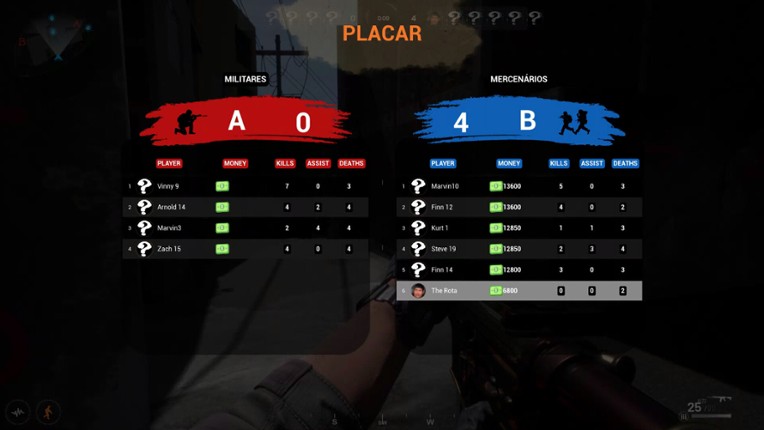Click the red Militares team A banner
The image size is (764, 430).
click(246, 122)
